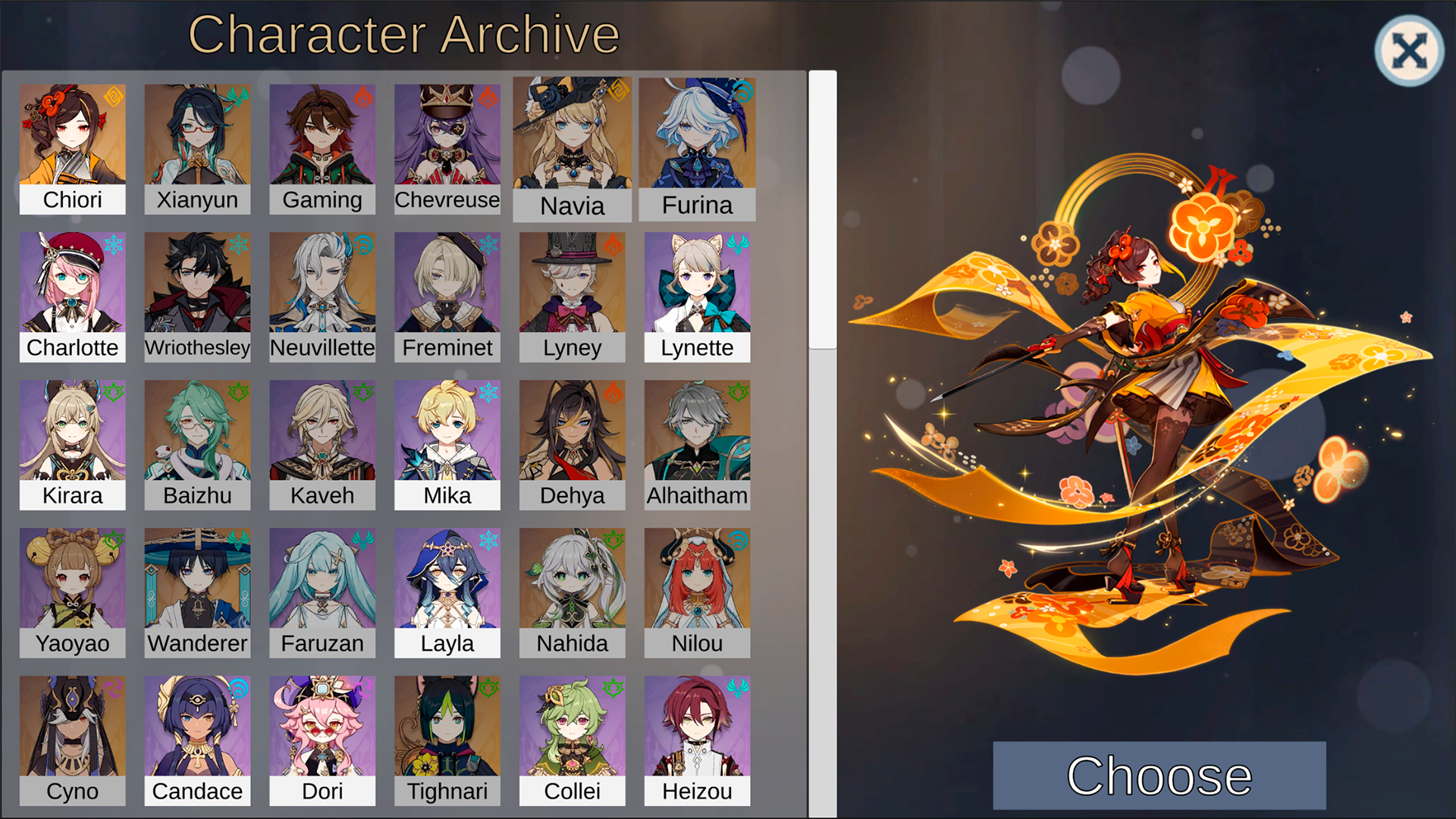Click the Cryo icon on Charlotte's portrait
The height and width of the screenshot is (819, 1456).
click(x=114, y=244)
